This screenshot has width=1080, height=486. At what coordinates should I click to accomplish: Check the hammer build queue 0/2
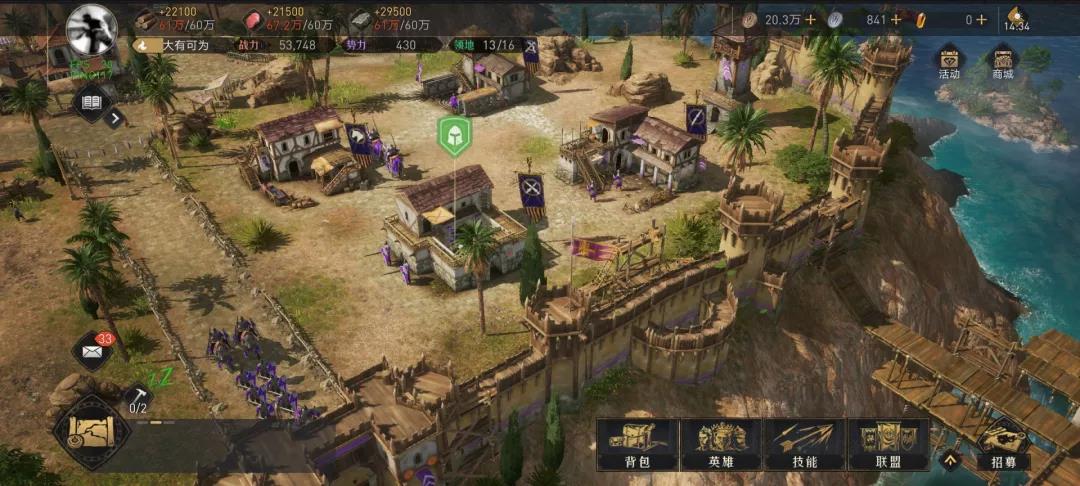tap(138, 399)
